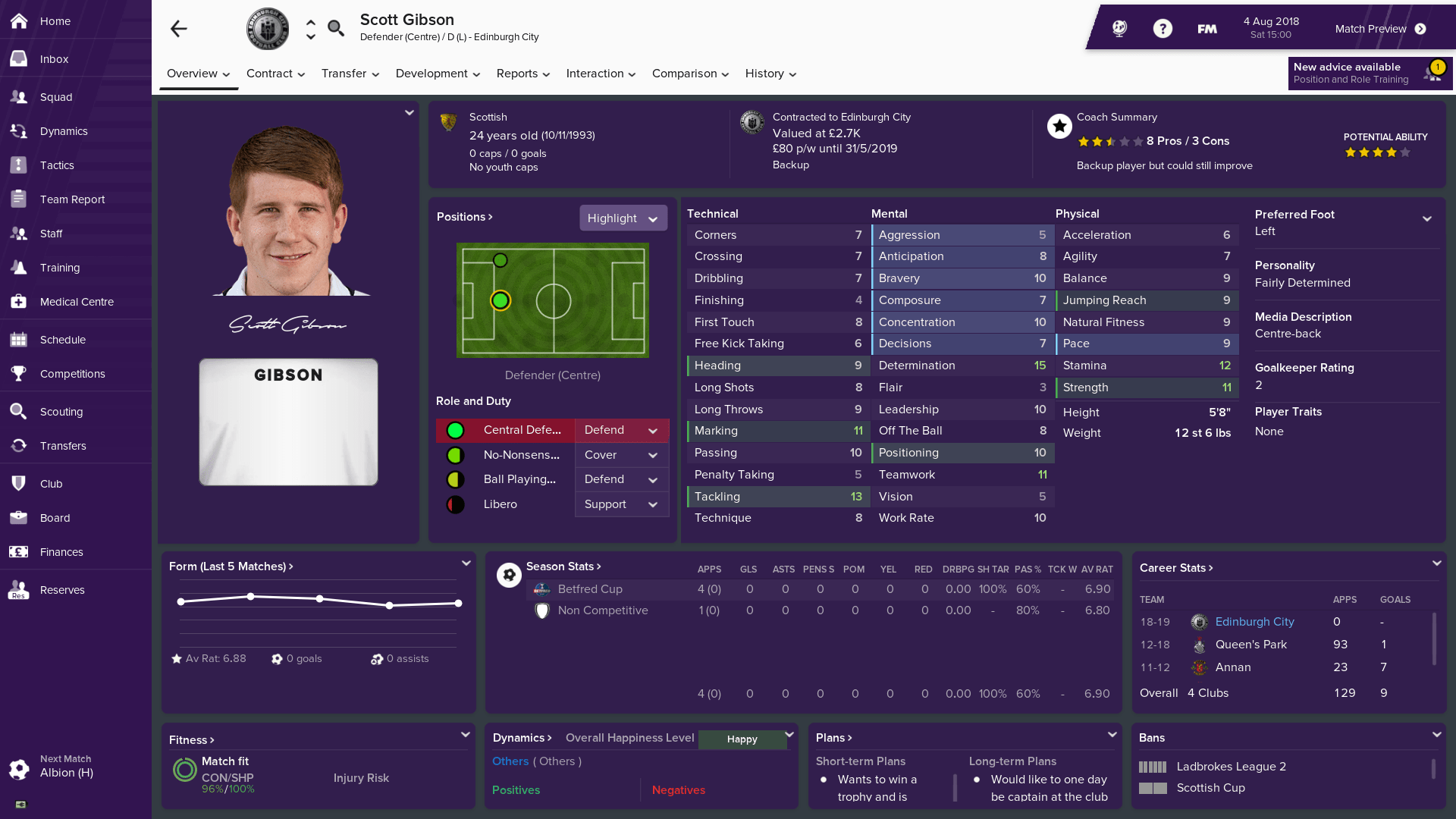Click the back arrow button
This screenshot has height=819, width=1456.
(x=179, y=29)
